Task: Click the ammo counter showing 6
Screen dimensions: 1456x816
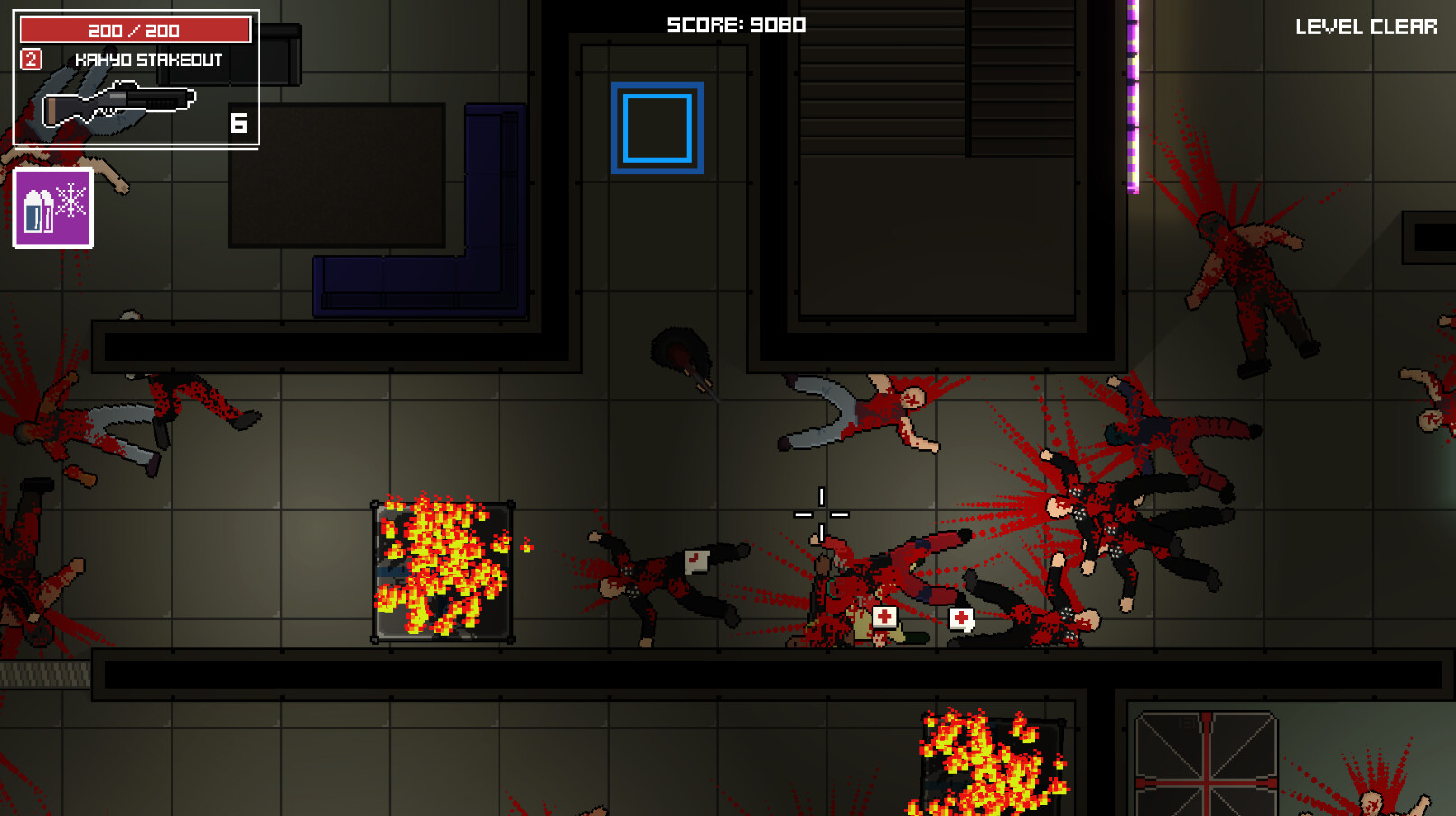Action: (238, 122)
